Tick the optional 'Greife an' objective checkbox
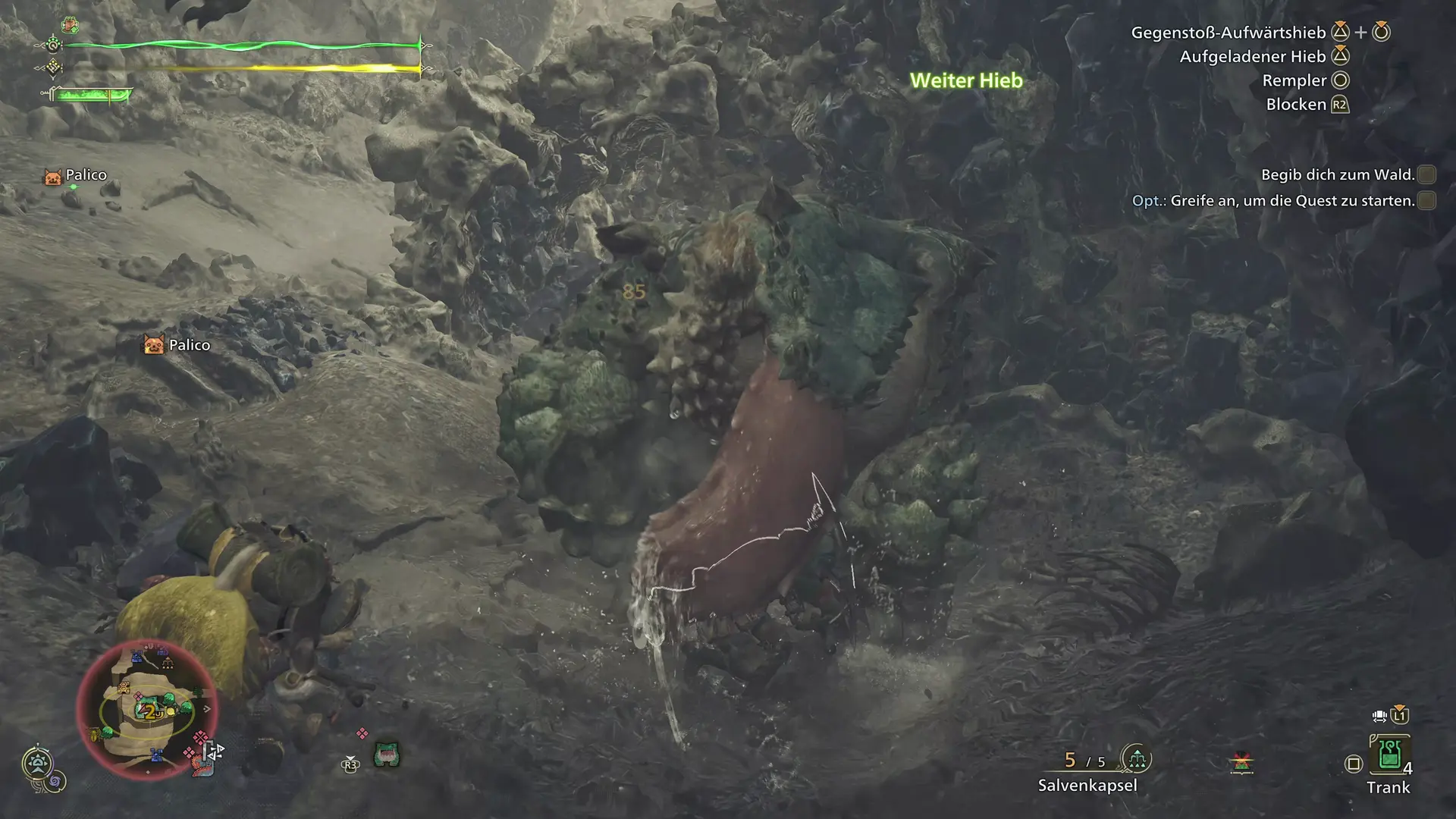Image resolution: width=1456 pixels, height=819 pixels. point(1426,201)
